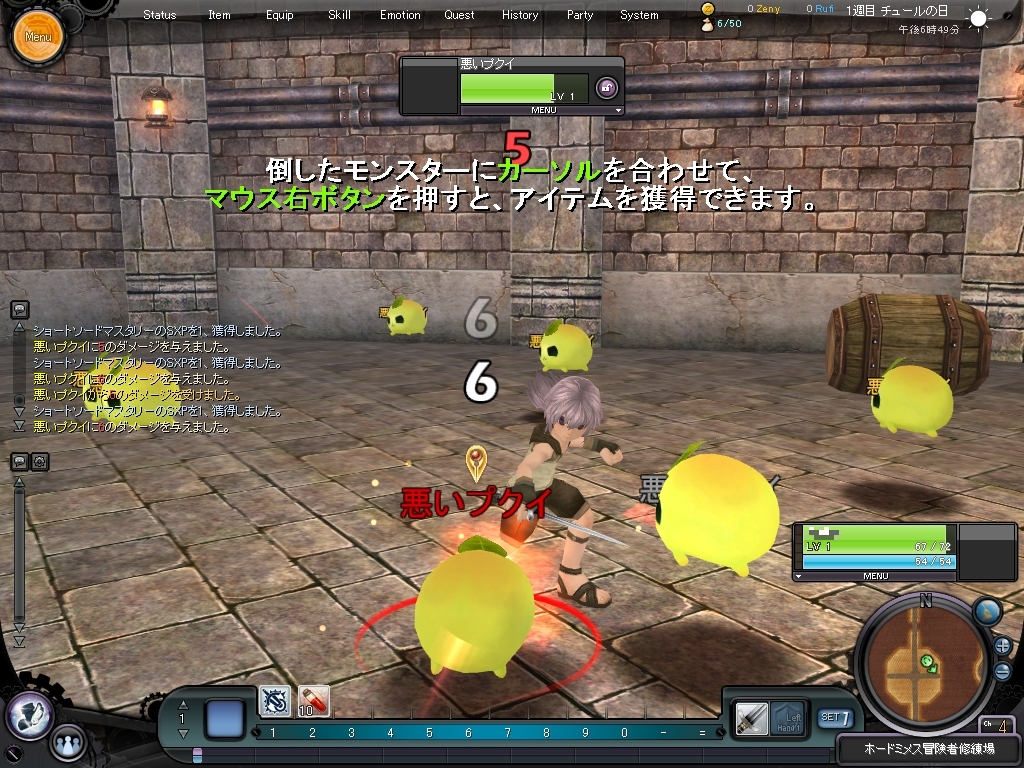Open the Status menu

coord(159,15)
